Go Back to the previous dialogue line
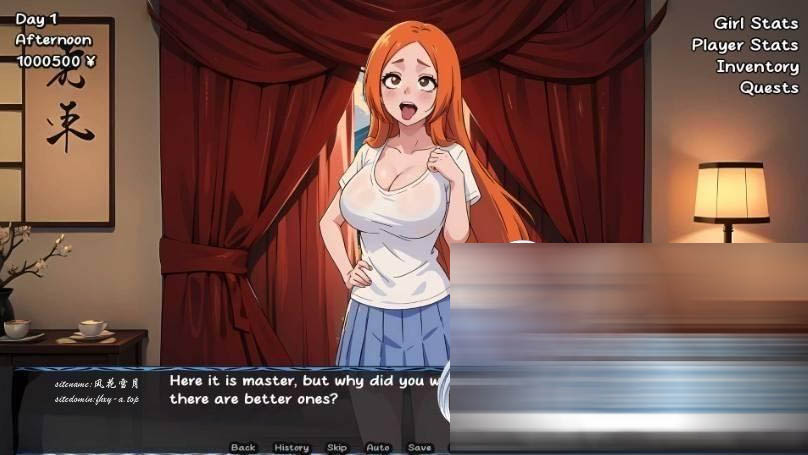The height and width of the screenshot is (455, 808). (x=243, y=447)
